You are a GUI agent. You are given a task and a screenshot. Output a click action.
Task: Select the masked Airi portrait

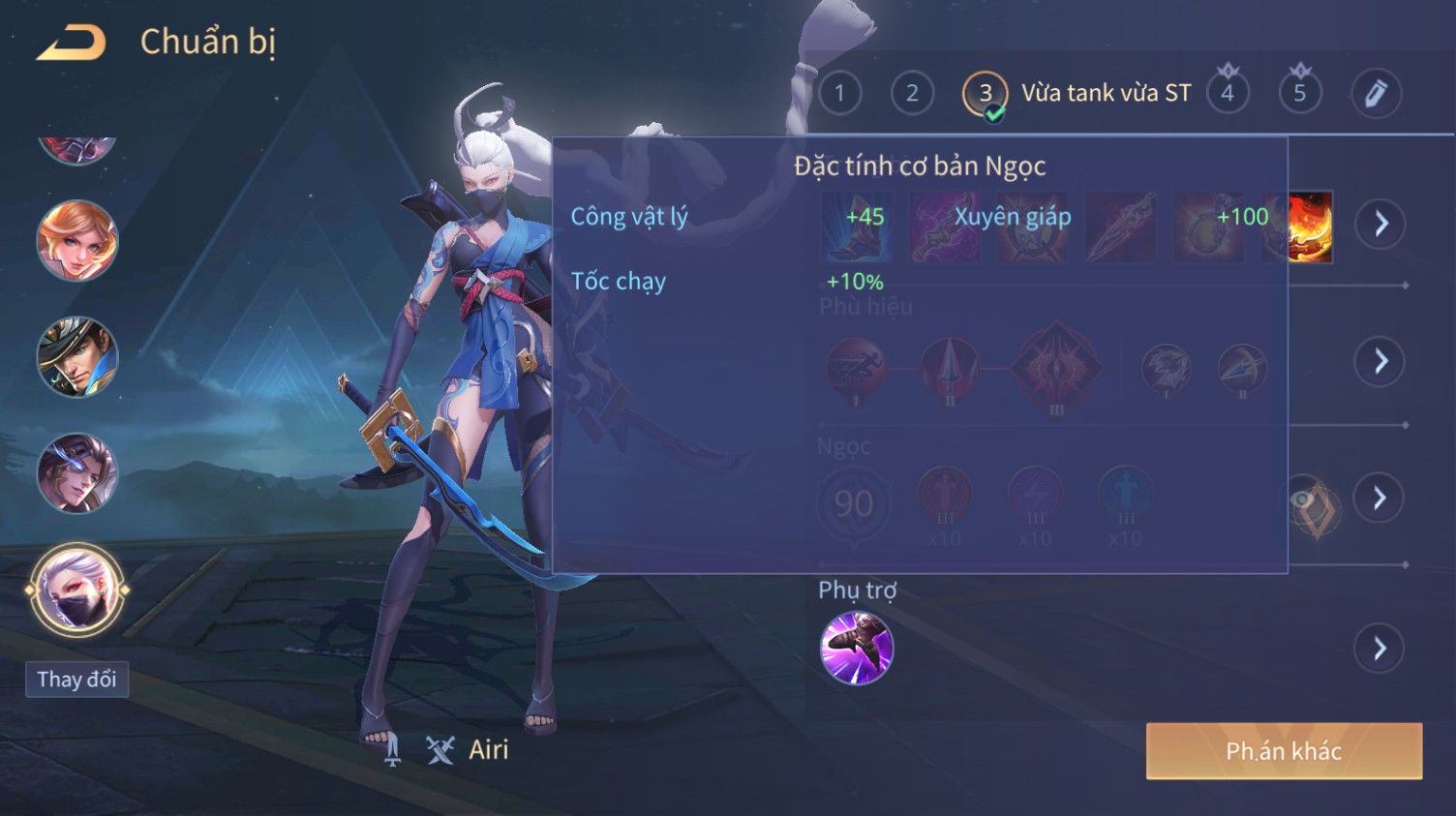point(77,589)
